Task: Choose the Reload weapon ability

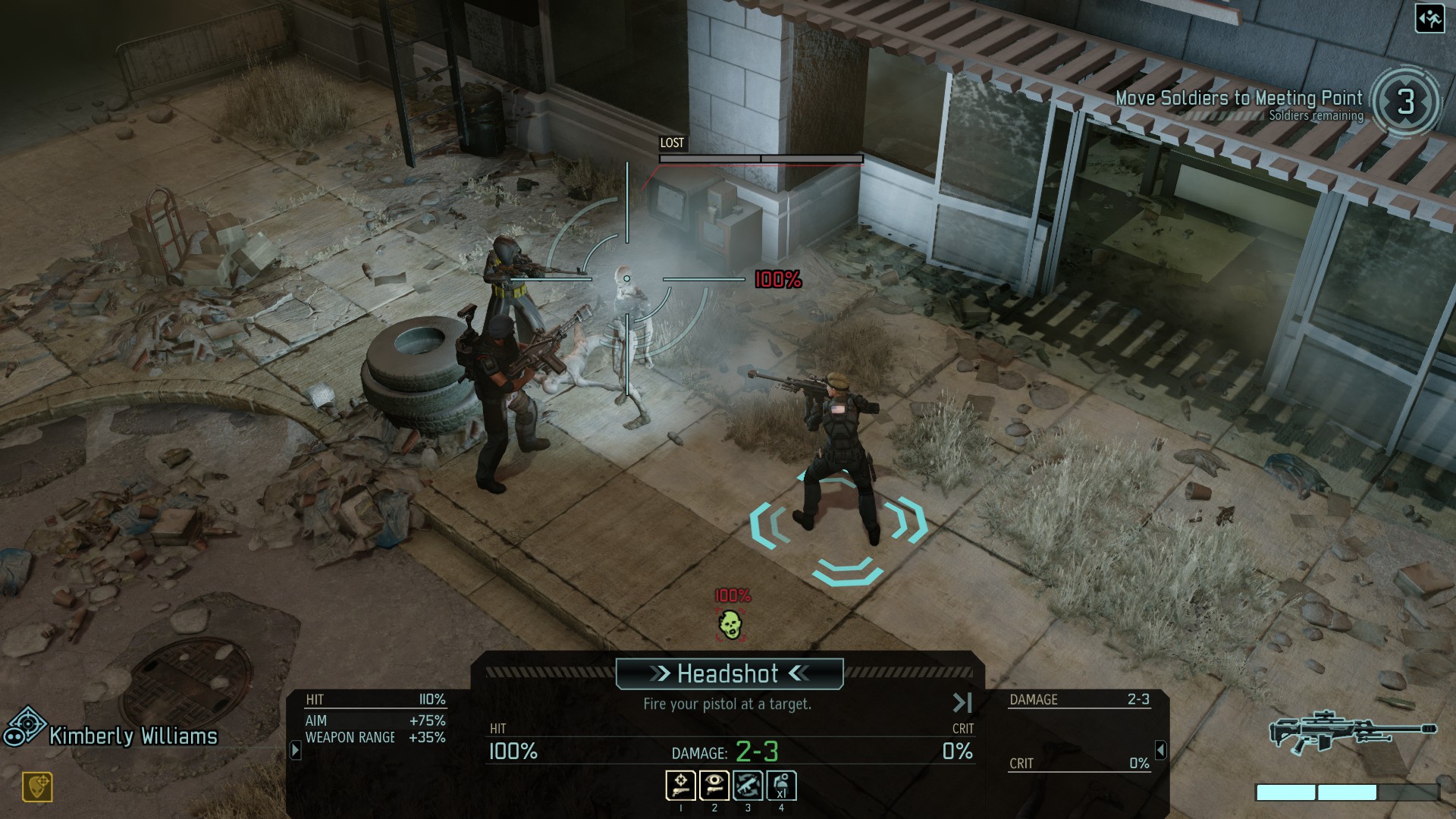Action: [747, 786]
